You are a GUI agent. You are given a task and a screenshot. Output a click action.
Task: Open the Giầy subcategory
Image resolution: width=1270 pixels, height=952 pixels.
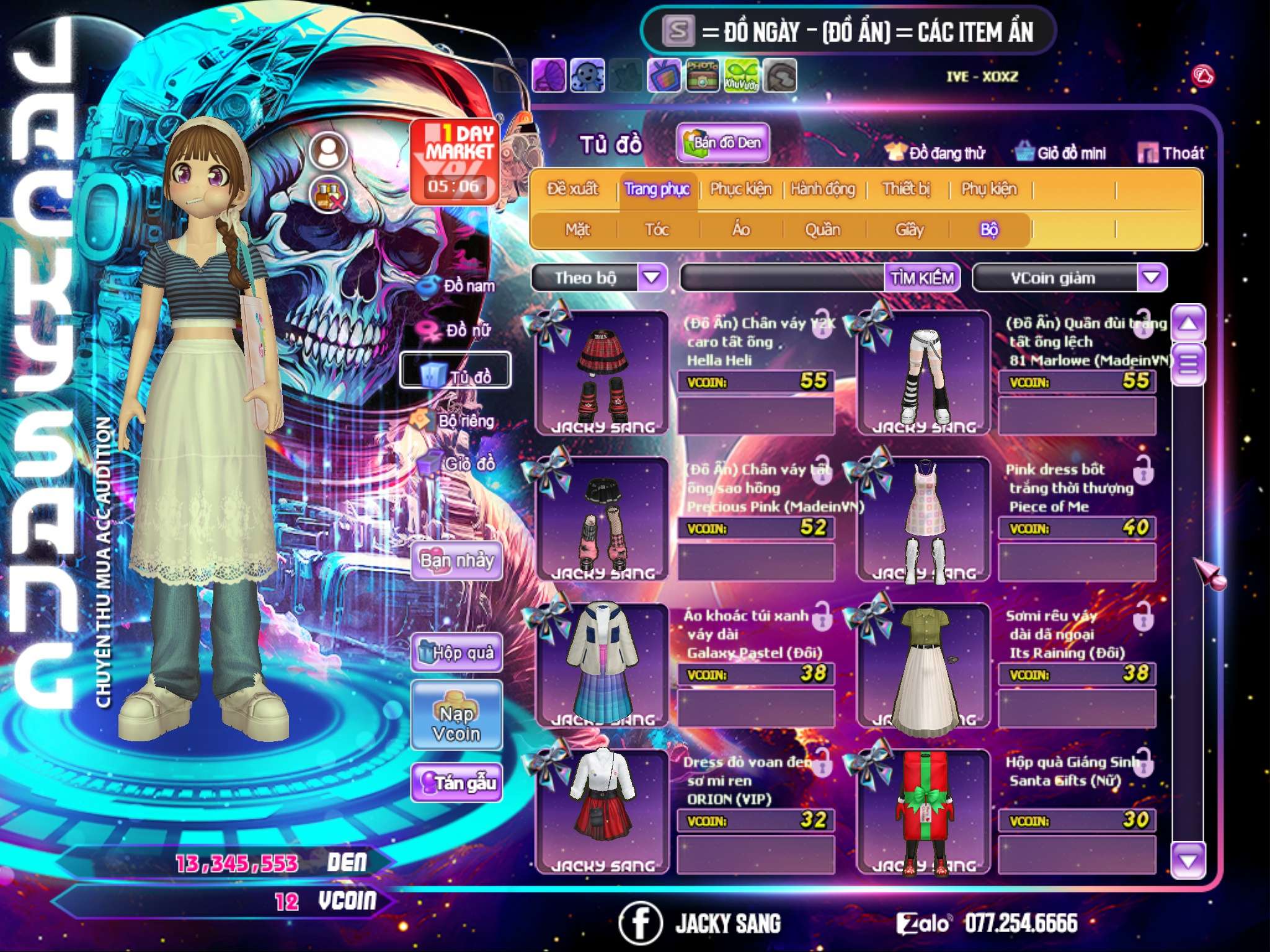[x=909, y=230]
